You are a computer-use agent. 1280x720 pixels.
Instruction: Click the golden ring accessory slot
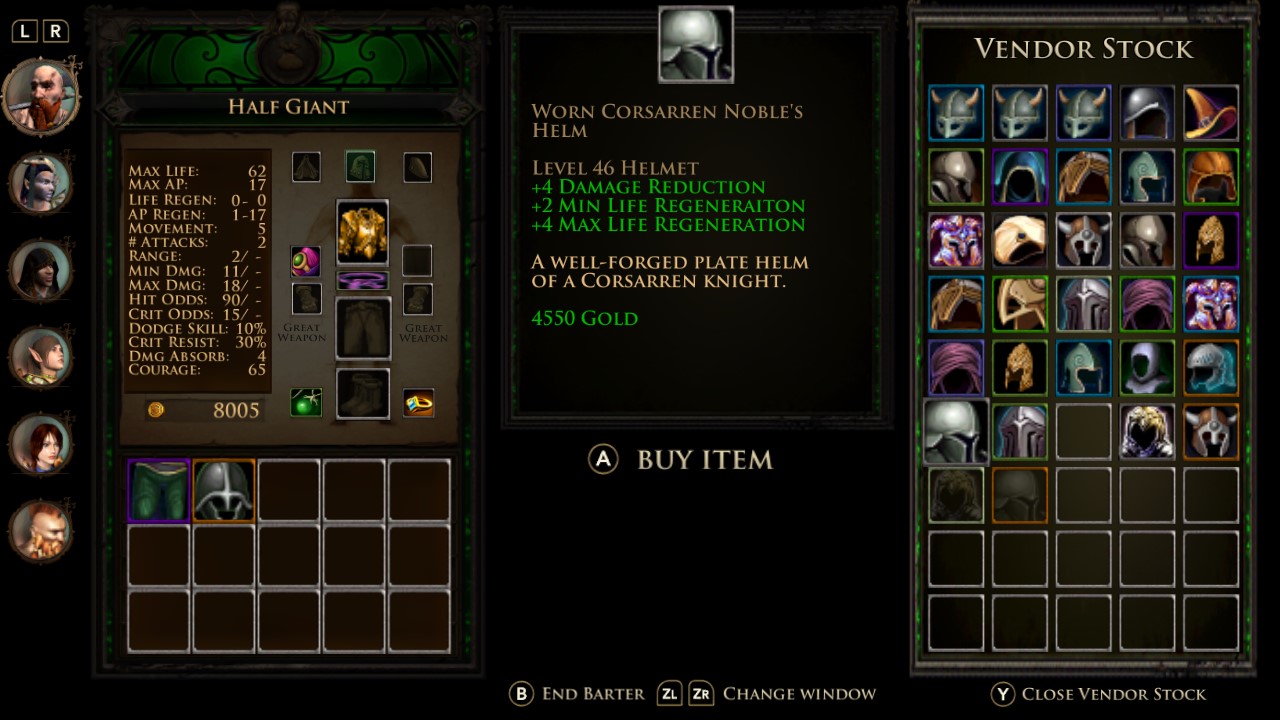(x=418, y=405)
